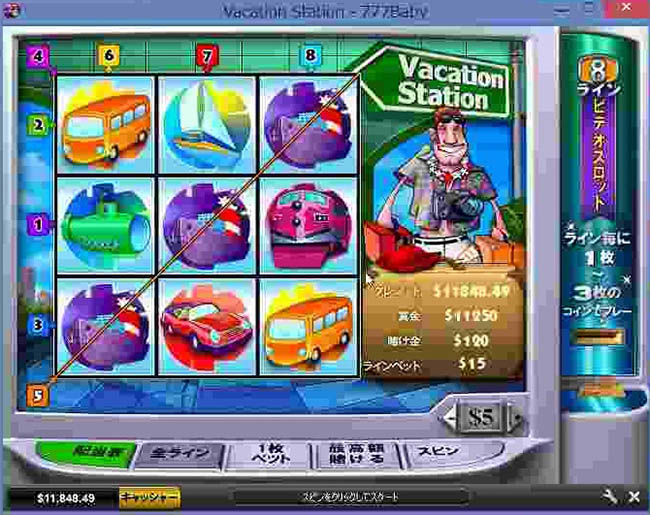Select payline 2 marker
The width and height of the screenshot is (650, 515).
pyautogui.click(x=38, y=126)
